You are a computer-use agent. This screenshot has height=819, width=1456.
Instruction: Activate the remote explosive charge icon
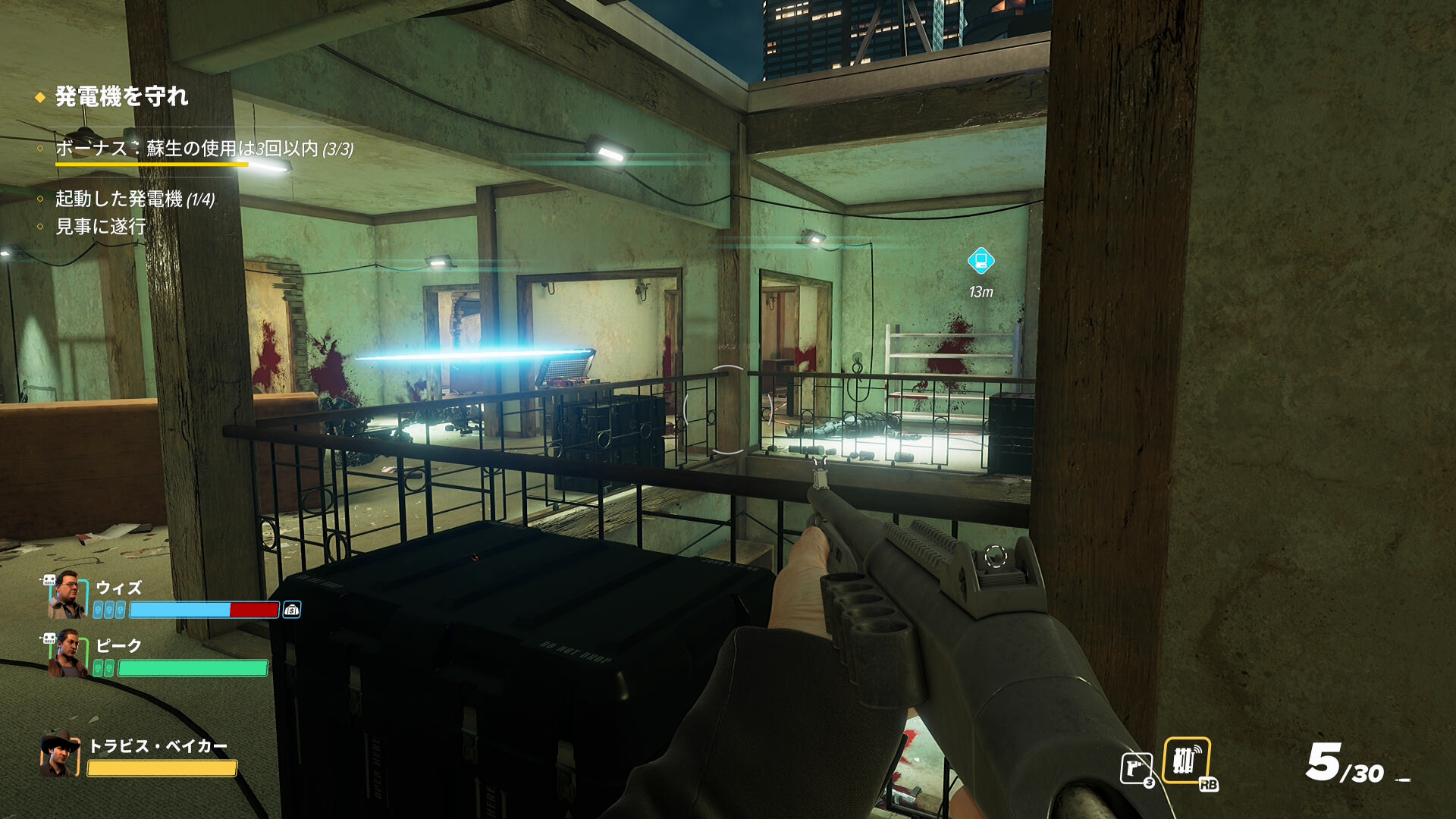pos(1186,760)
